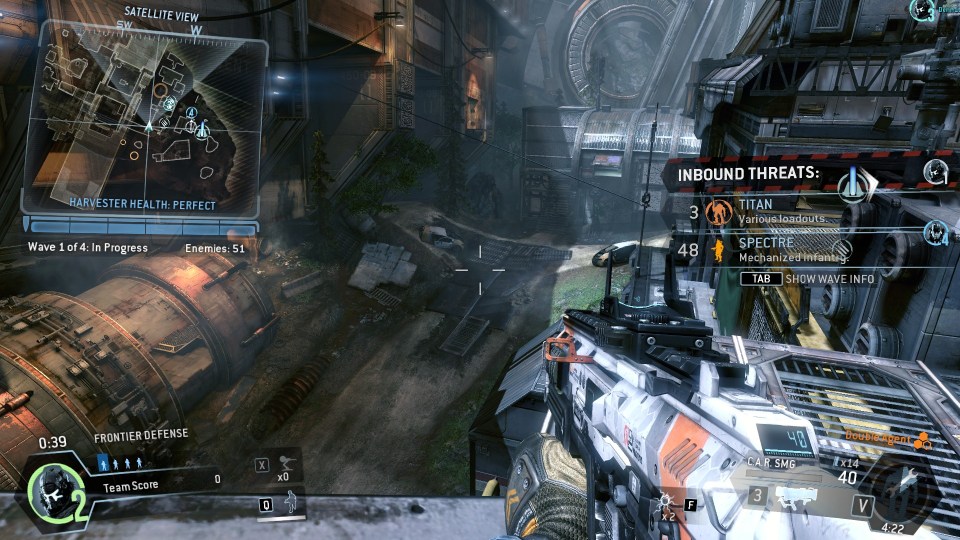Select the Double Agent burn card icon
This screenshot has width=960, height=540.
(920, 442)
